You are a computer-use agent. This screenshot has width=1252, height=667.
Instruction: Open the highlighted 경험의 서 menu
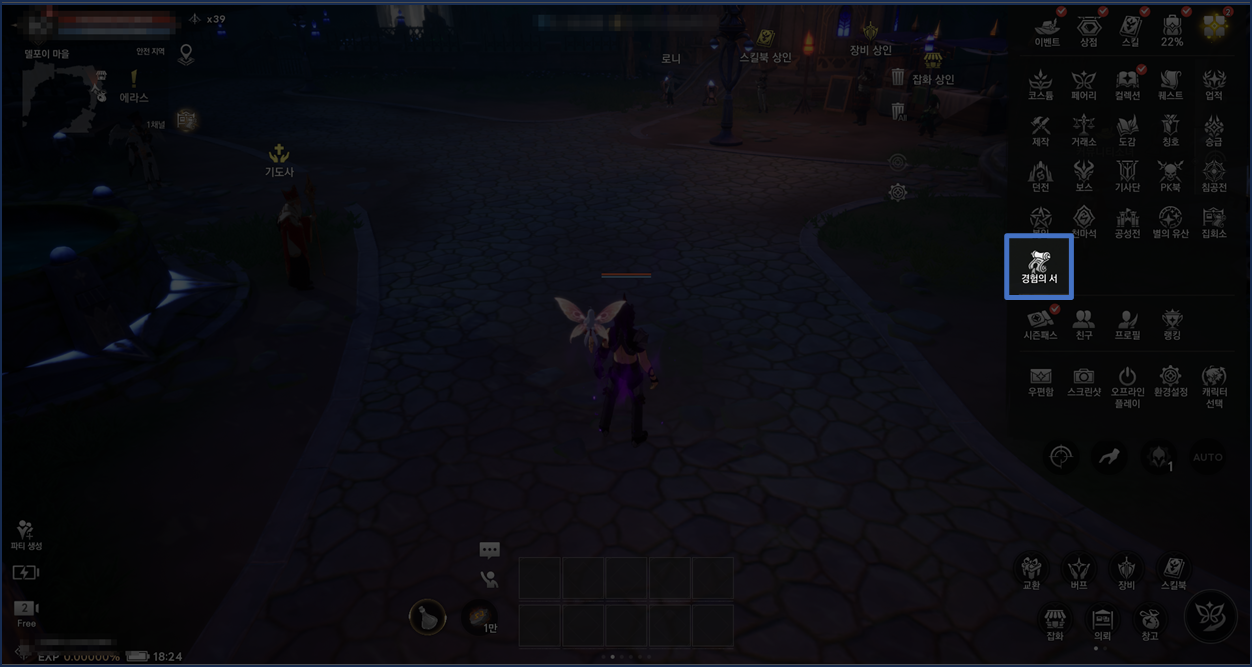tap(1039, 266)
